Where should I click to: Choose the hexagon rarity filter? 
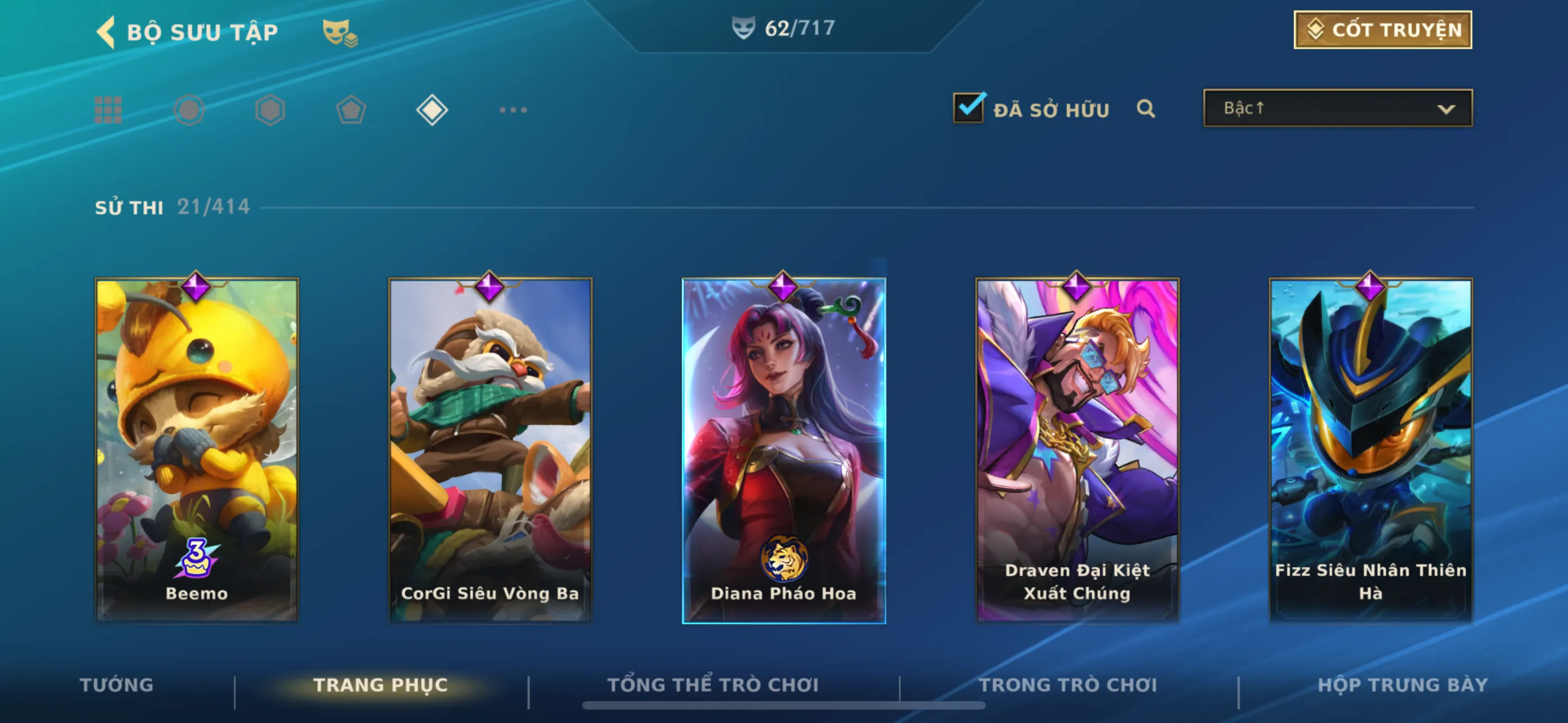(270, 110)
